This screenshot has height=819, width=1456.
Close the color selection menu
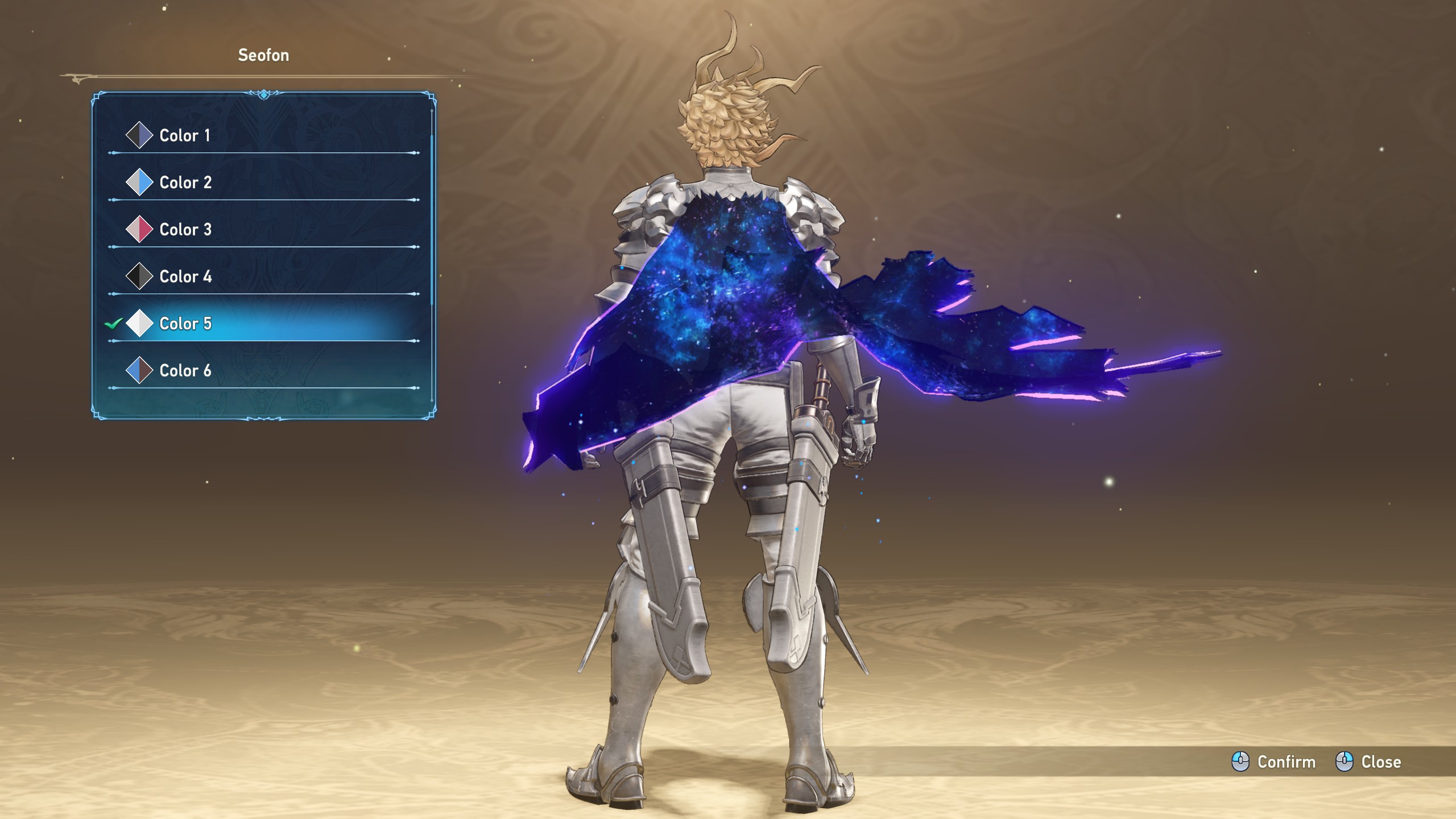[x=1368, y=762]
